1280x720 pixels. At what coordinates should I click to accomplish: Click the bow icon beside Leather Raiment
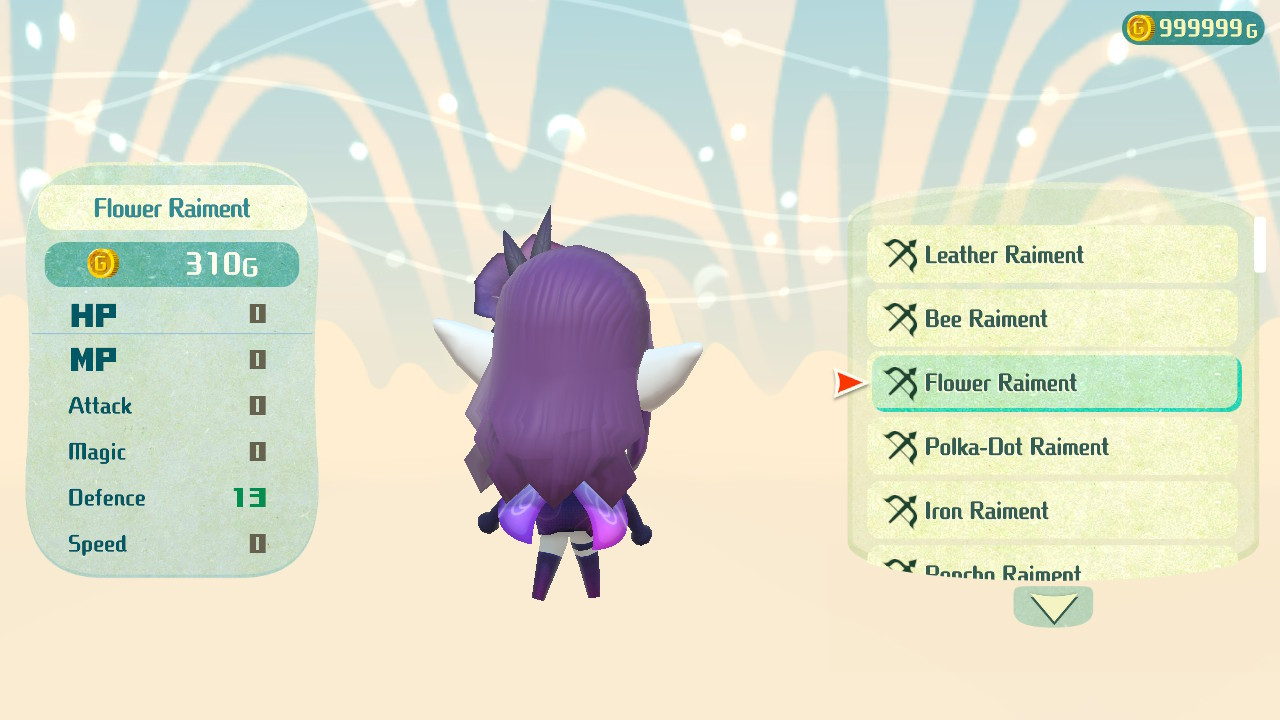[901, 255]
